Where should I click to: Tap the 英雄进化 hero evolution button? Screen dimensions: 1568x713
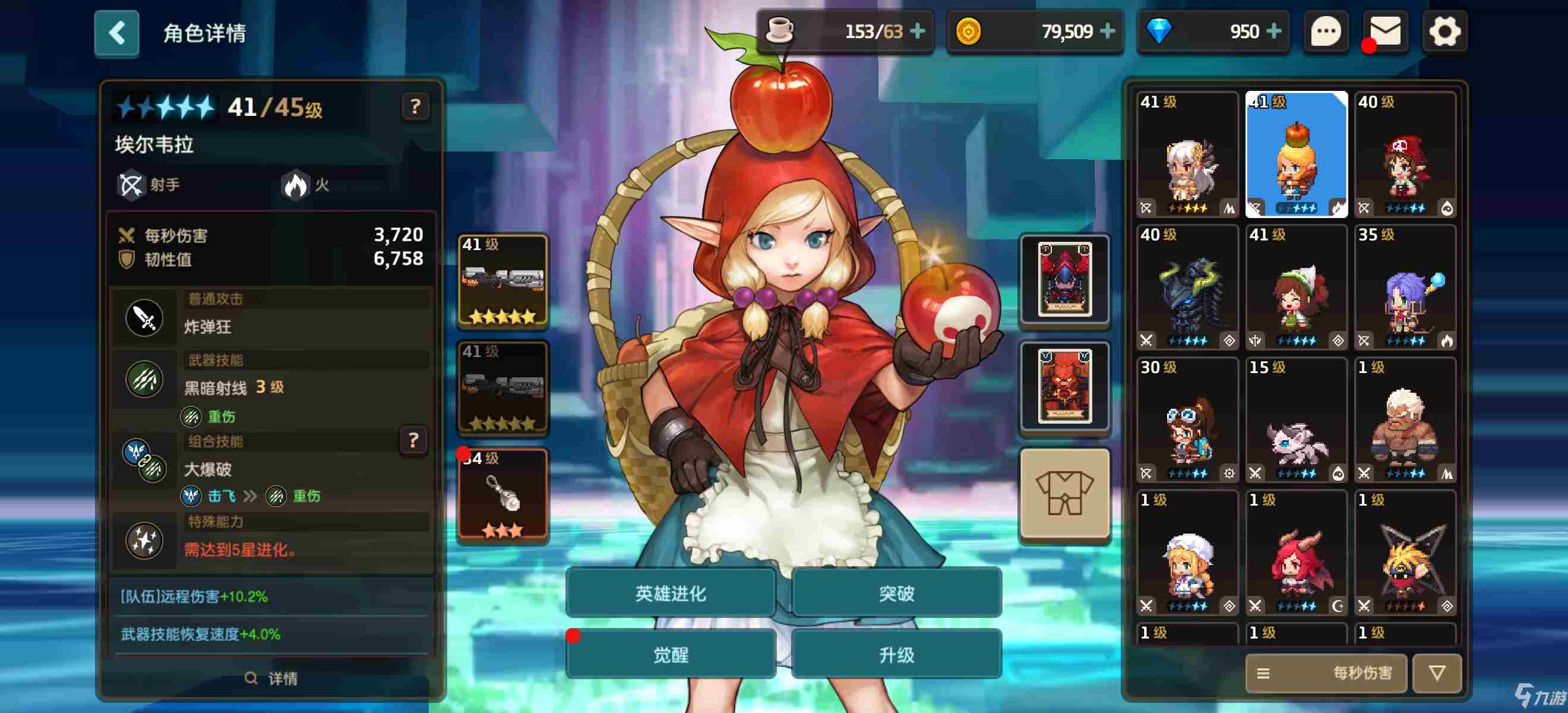(670, 593)
